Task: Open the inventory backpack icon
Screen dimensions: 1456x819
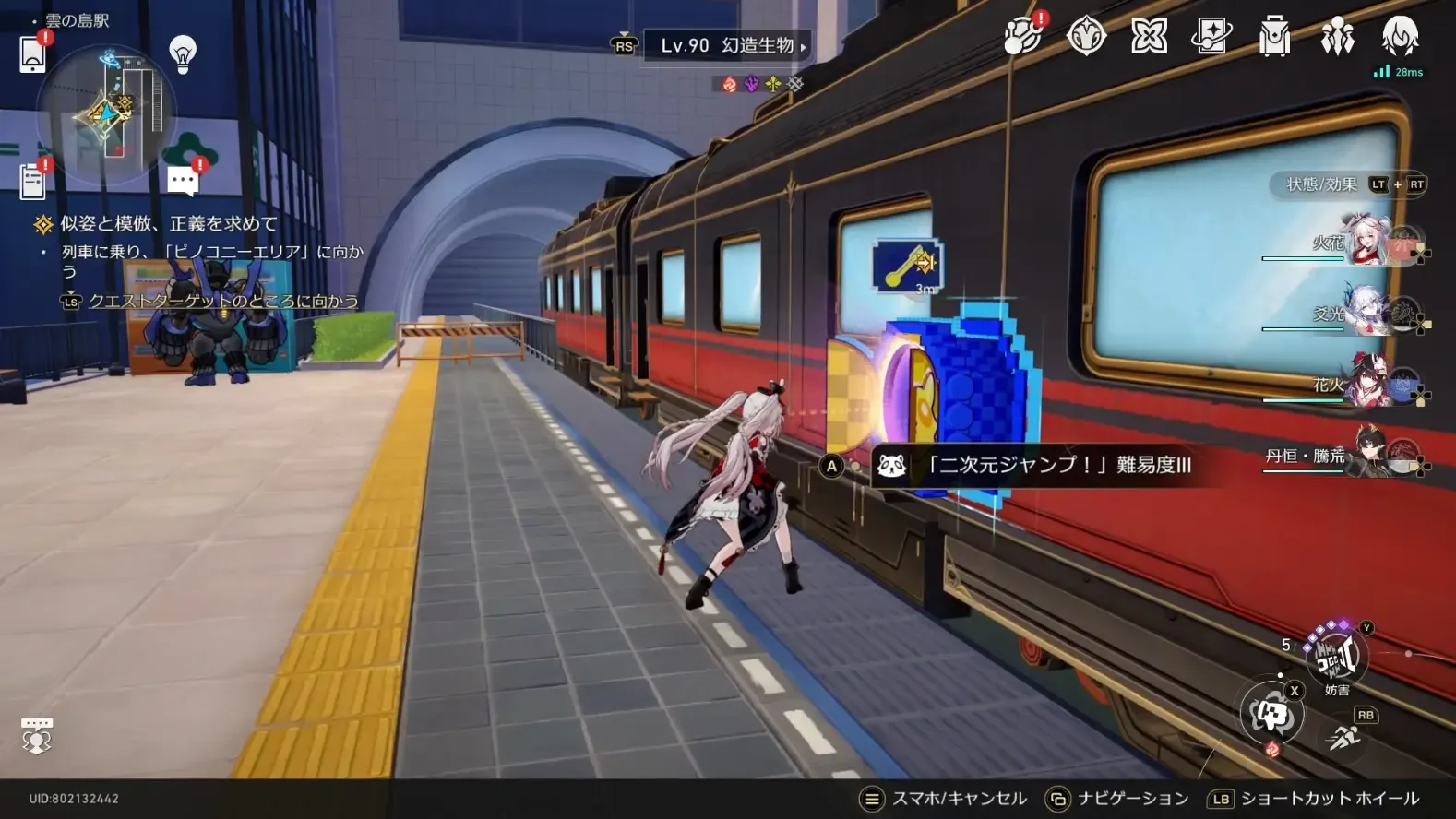Action: pos(1274,37)
